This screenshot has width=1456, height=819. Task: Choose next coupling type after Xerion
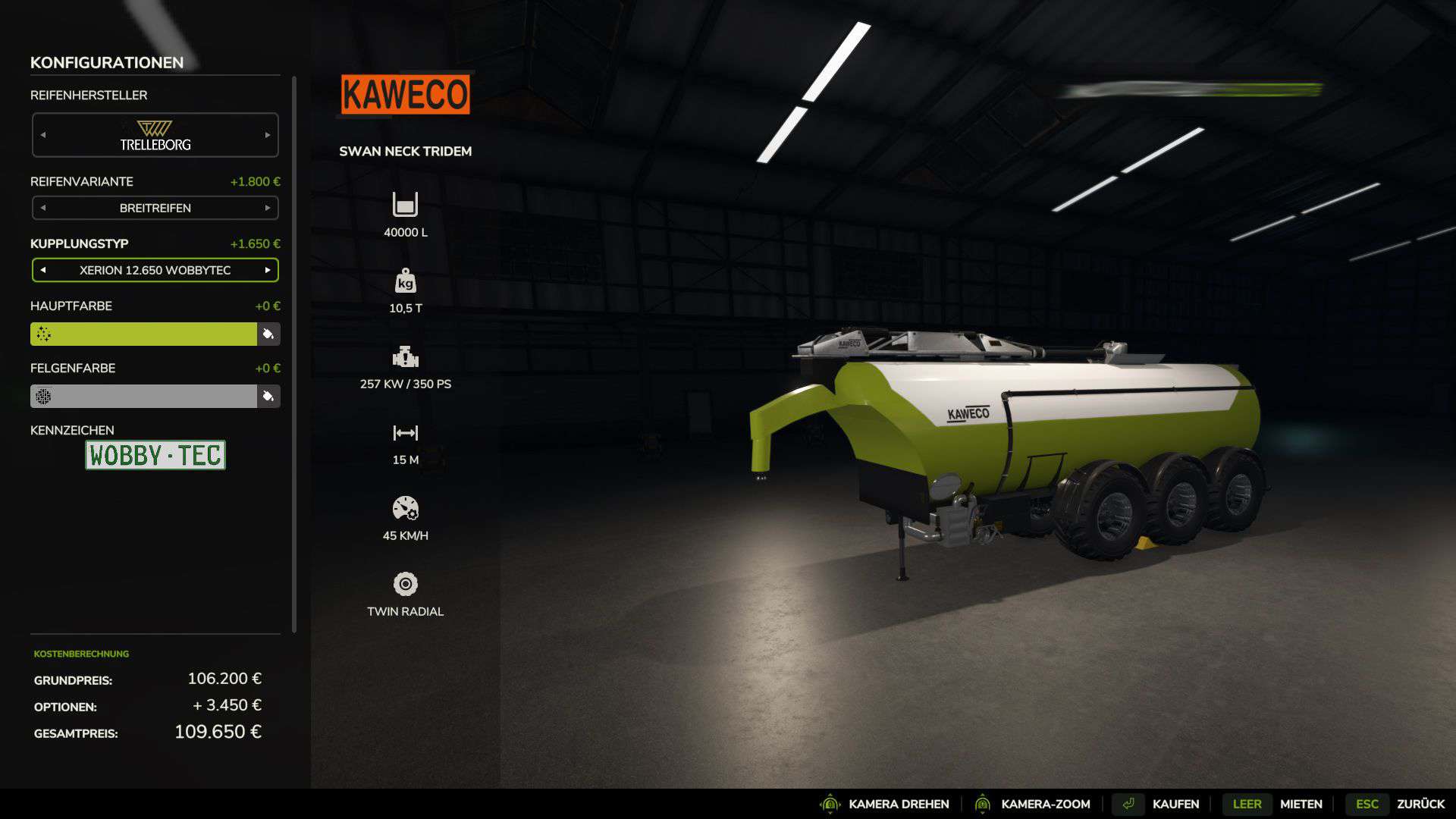267,270
